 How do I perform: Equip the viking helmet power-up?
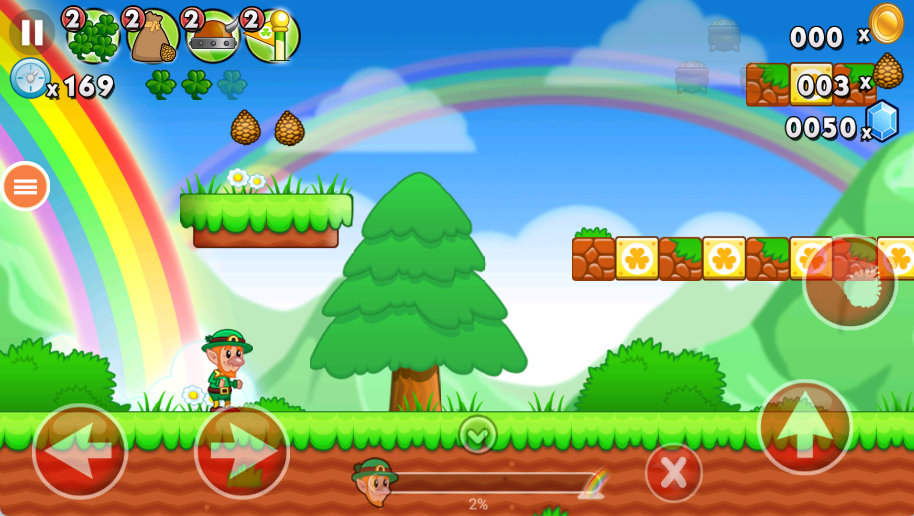coord(212,37)
